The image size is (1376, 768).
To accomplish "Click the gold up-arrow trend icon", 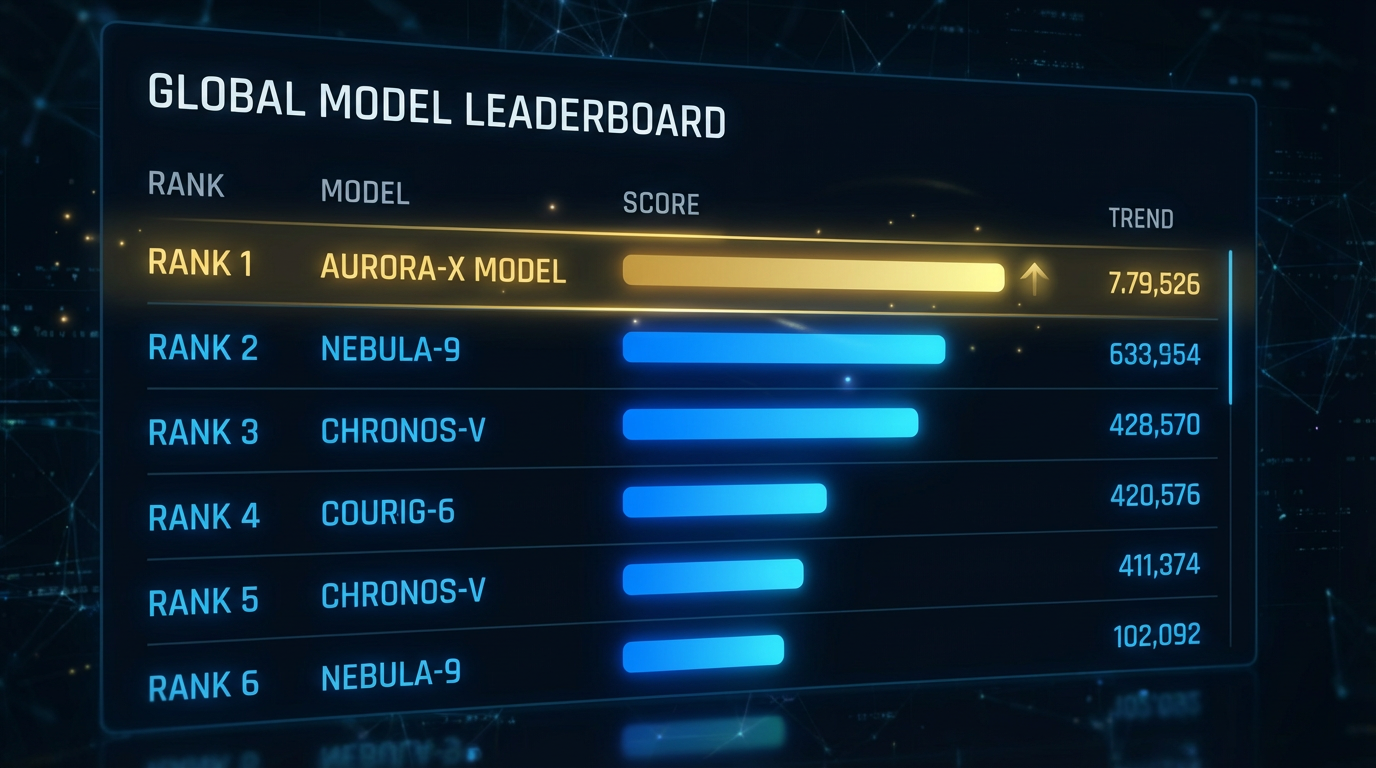I will 1033,280.
